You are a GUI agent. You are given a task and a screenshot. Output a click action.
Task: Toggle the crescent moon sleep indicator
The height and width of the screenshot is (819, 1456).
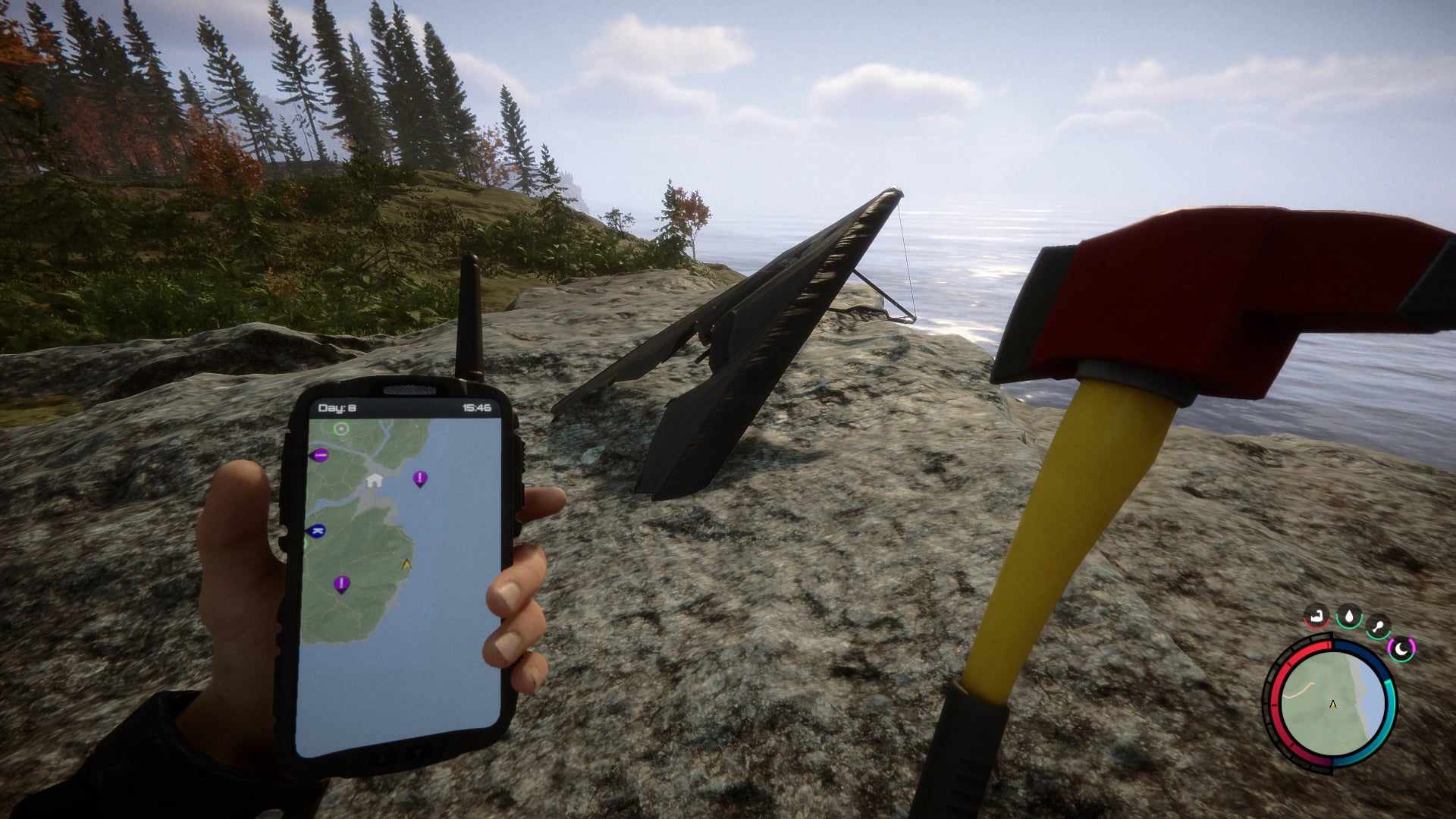[1401, 649]
